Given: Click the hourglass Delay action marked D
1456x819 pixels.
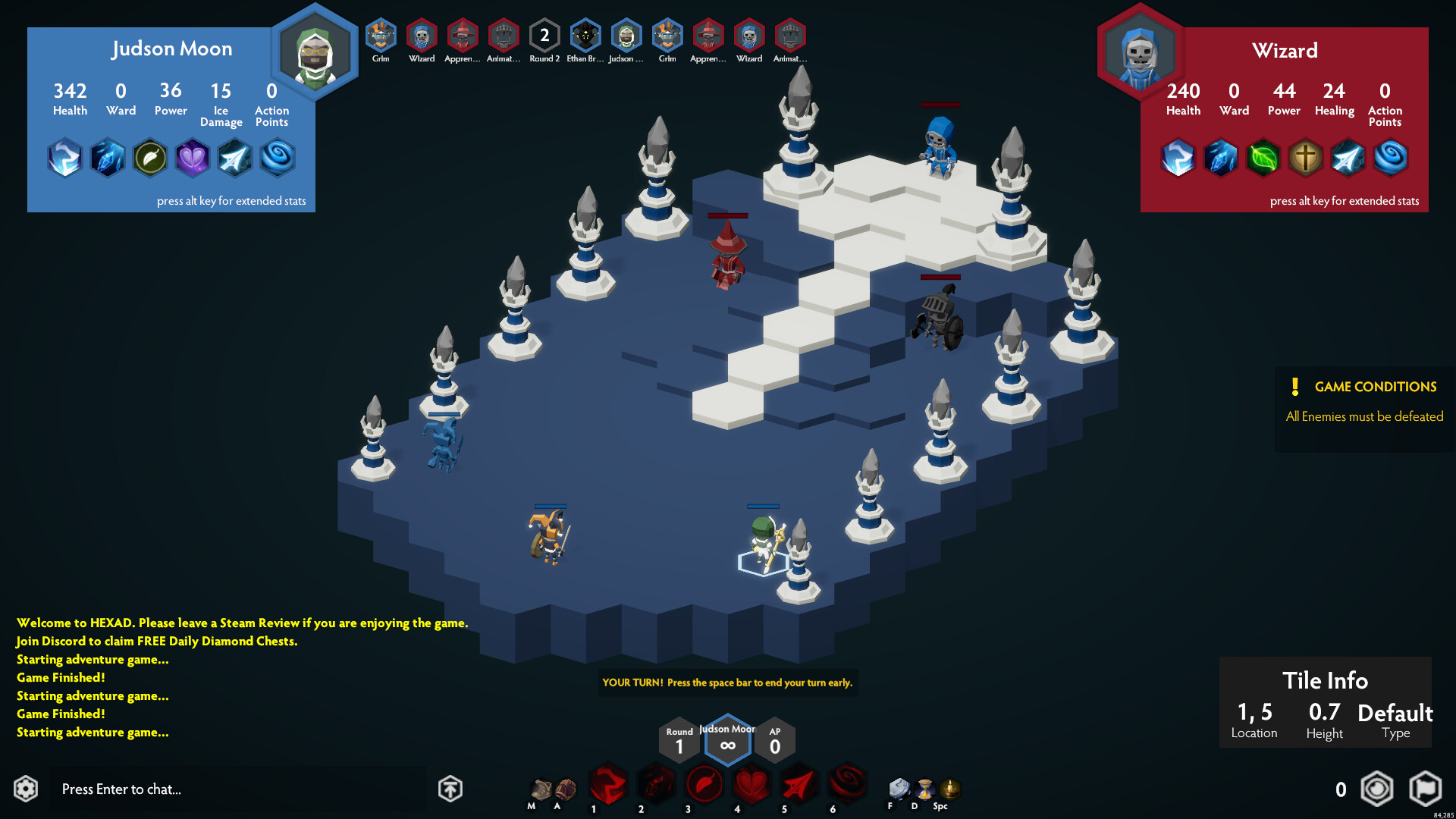Looking at the screenshot, I should coord(926,789).
